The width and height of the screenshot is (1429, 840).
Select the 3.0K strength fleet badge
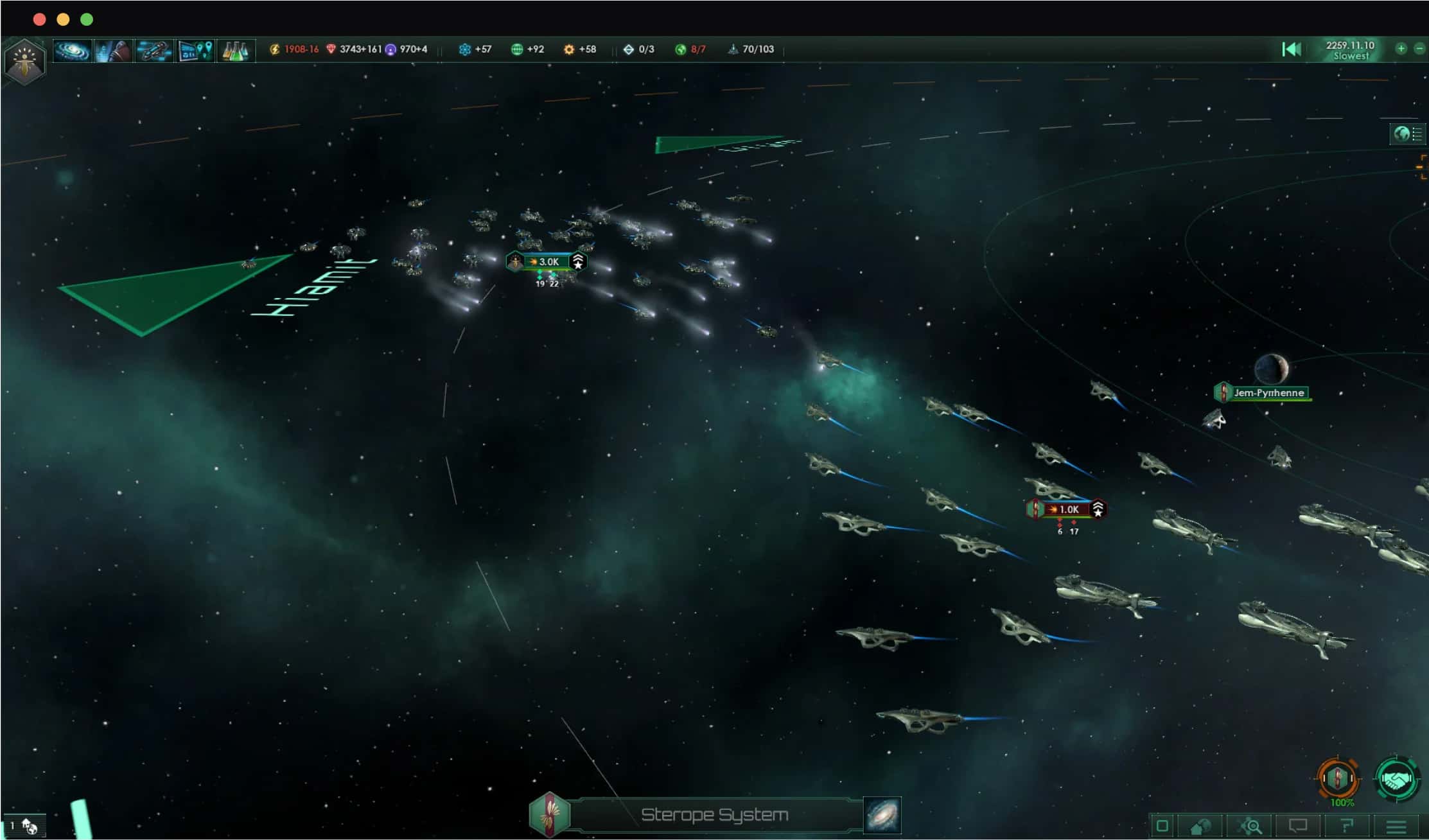pos(547,261)
